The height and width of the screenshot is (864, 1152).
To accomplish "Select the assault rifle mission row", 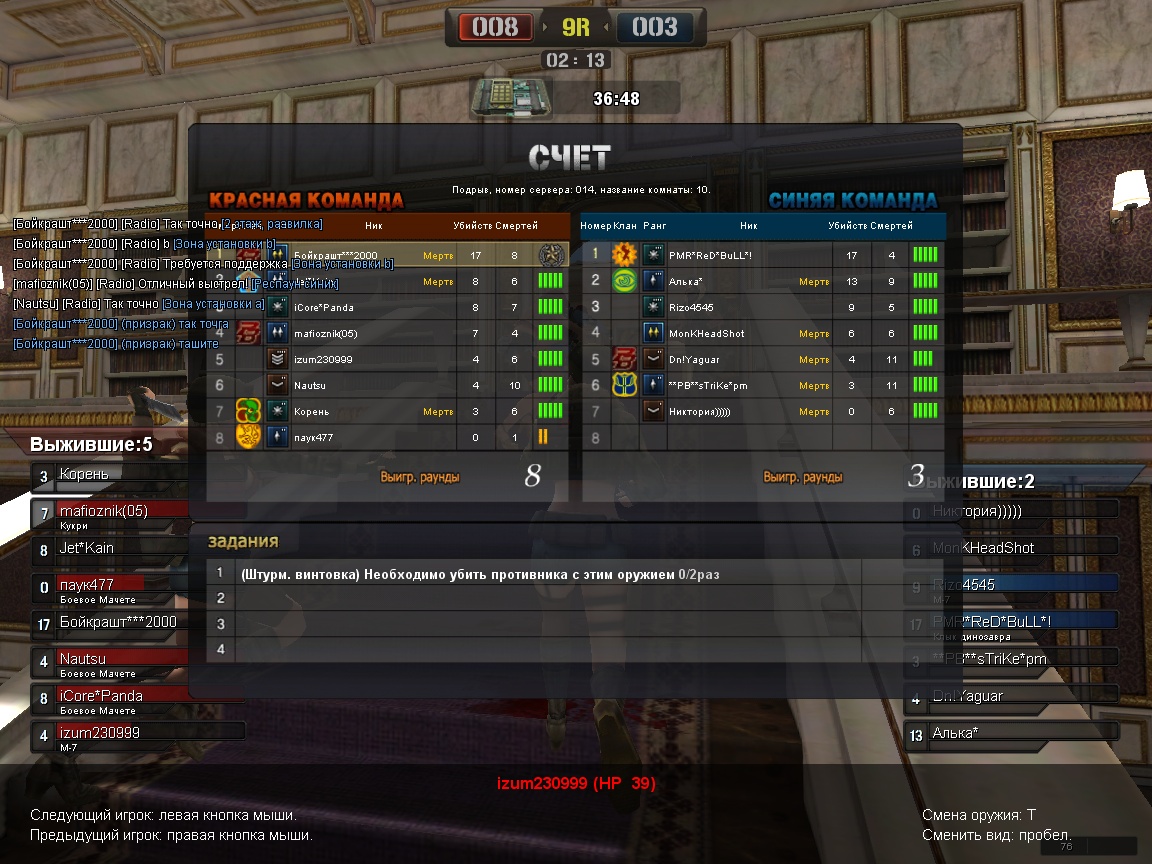I will pos(540,574).
